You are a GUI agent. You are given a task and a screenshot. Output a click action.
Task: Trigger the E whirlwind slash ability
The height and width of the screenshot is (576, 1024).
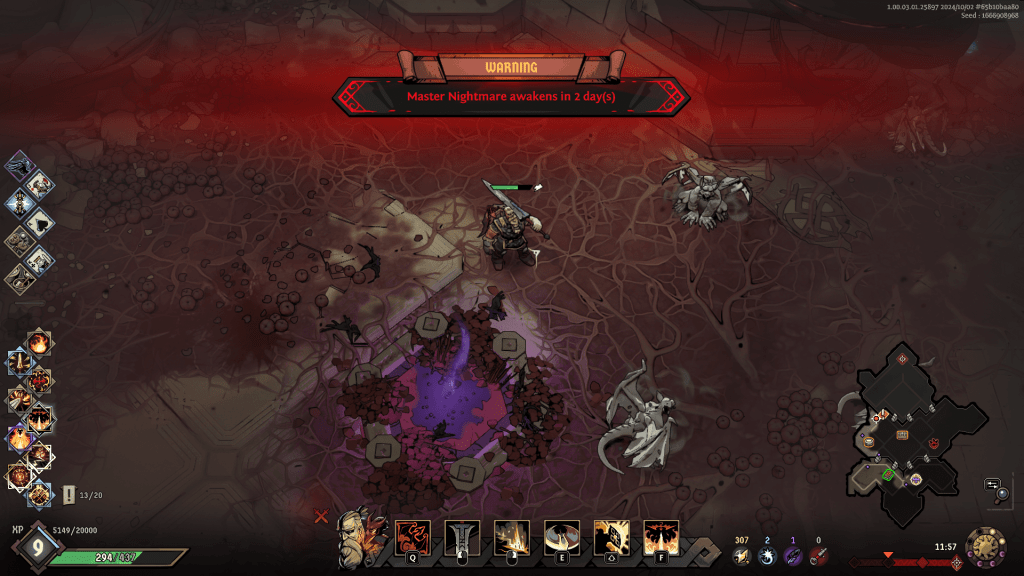pyautogui.click(x=561, y=537)
